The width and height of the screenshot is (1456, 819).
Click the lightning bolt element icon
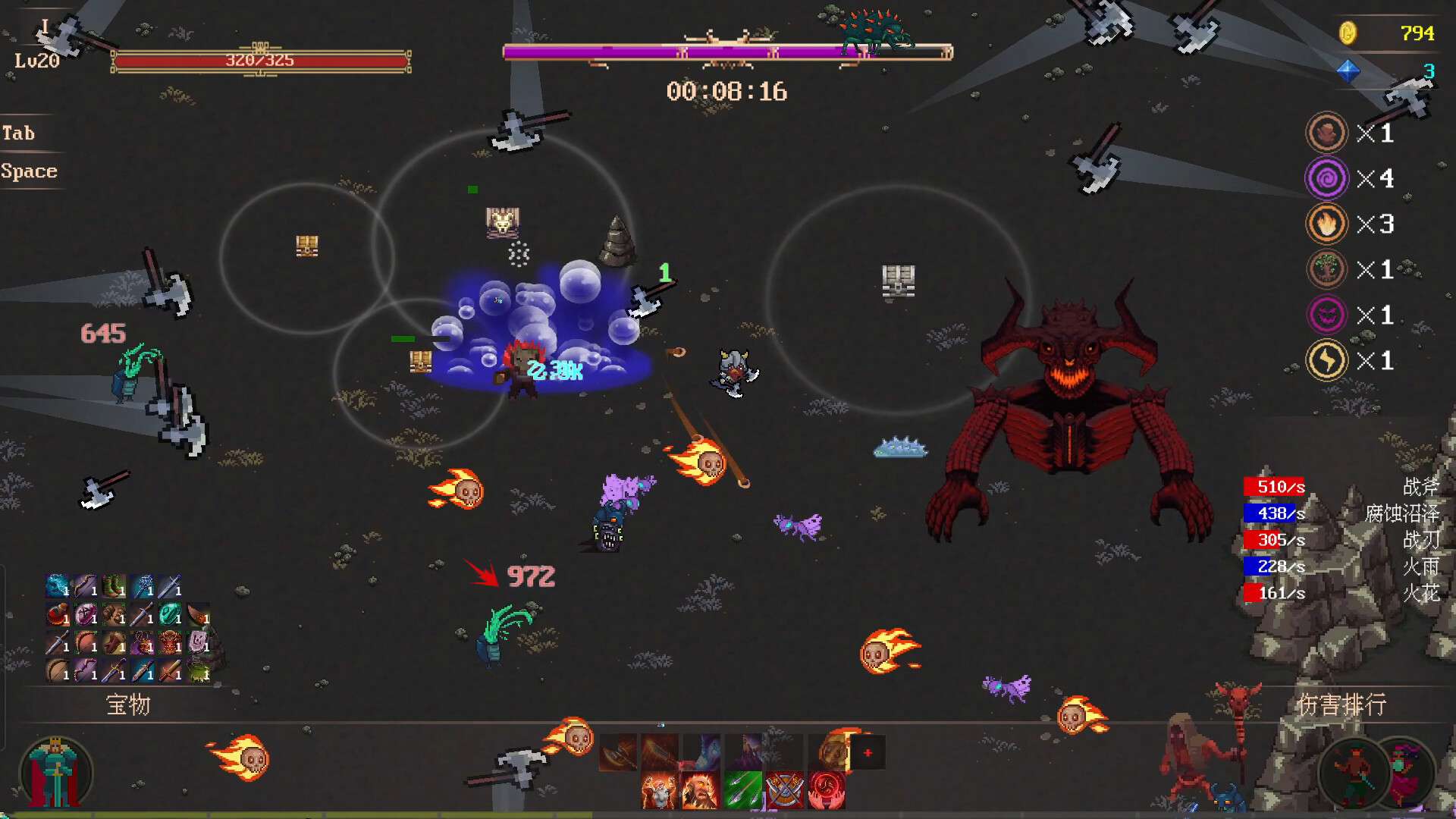tap(1326, 360)
